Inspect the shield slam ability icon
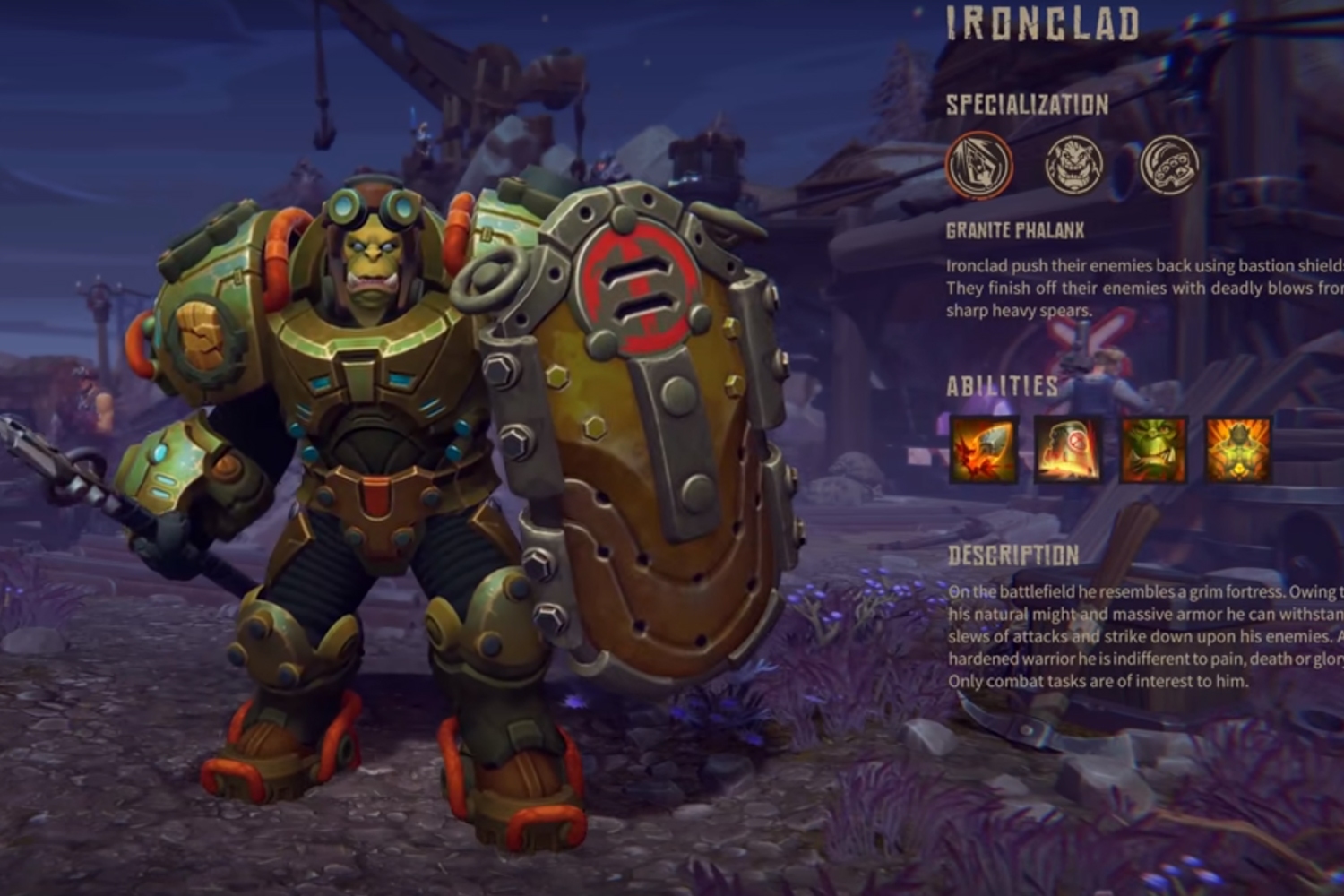The image size is (1344, 896). pyautogui.click(x=1068, y=450)
